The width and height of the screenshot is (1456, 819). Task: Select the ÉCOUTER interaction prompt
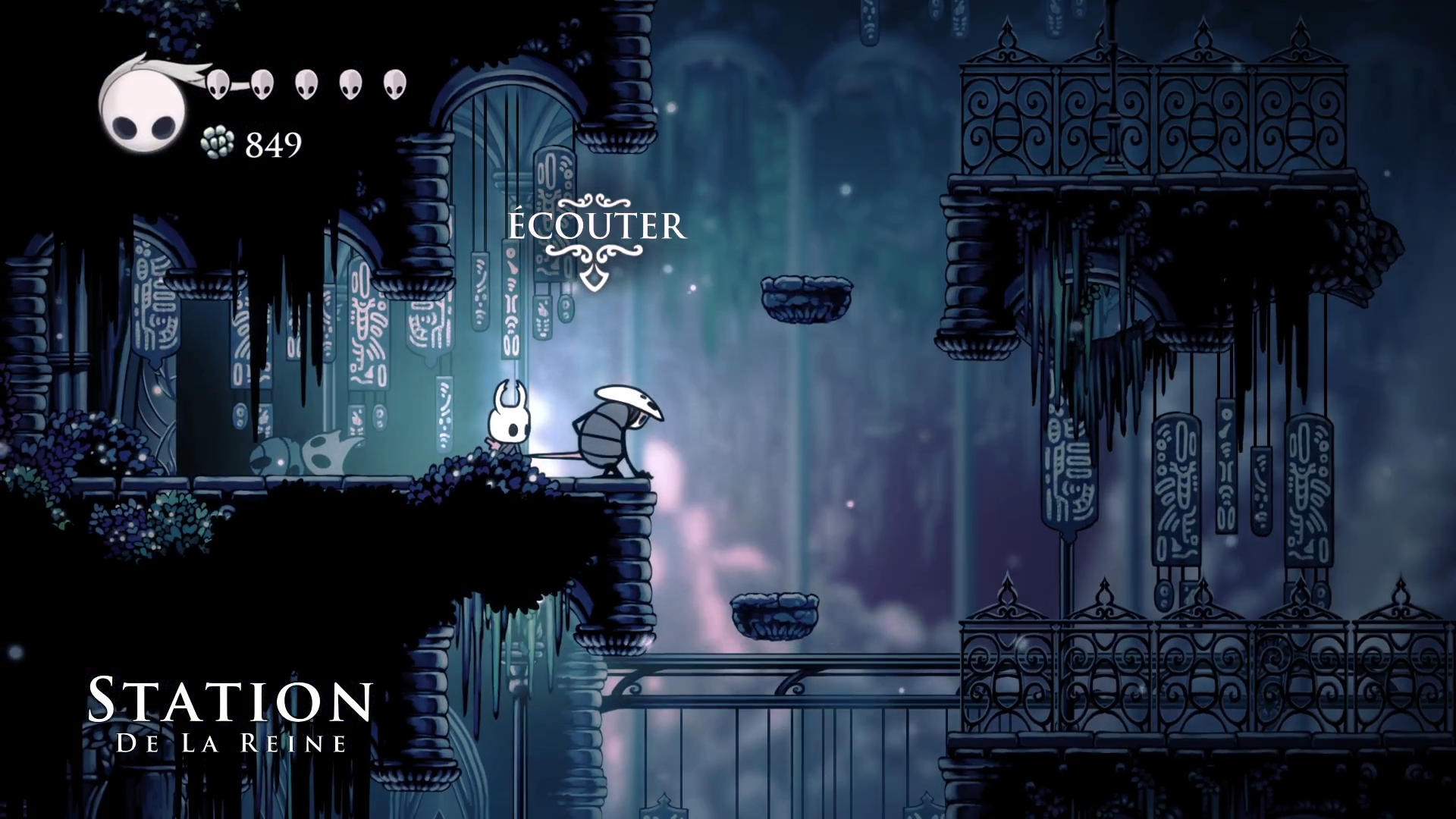(596, 227)
